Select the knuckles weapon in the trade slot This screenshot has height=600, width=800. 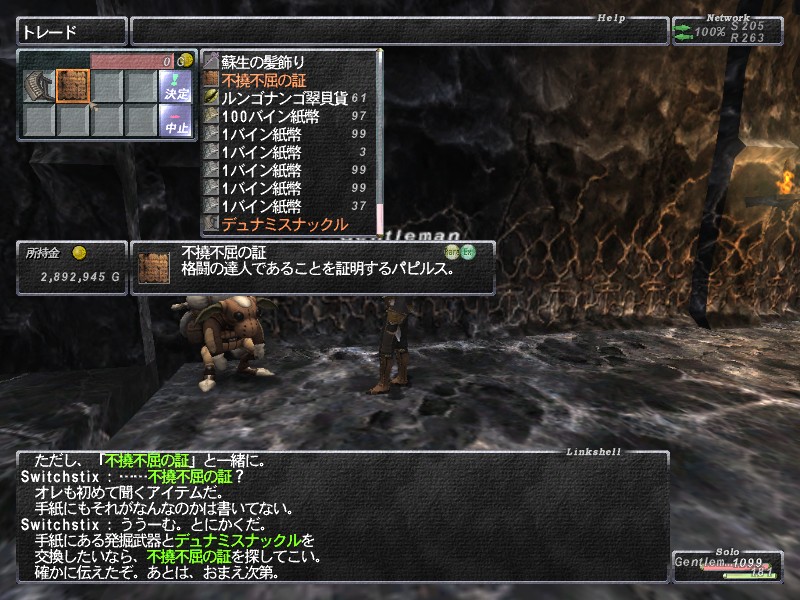pyautogui.click(x=40, y=86)
